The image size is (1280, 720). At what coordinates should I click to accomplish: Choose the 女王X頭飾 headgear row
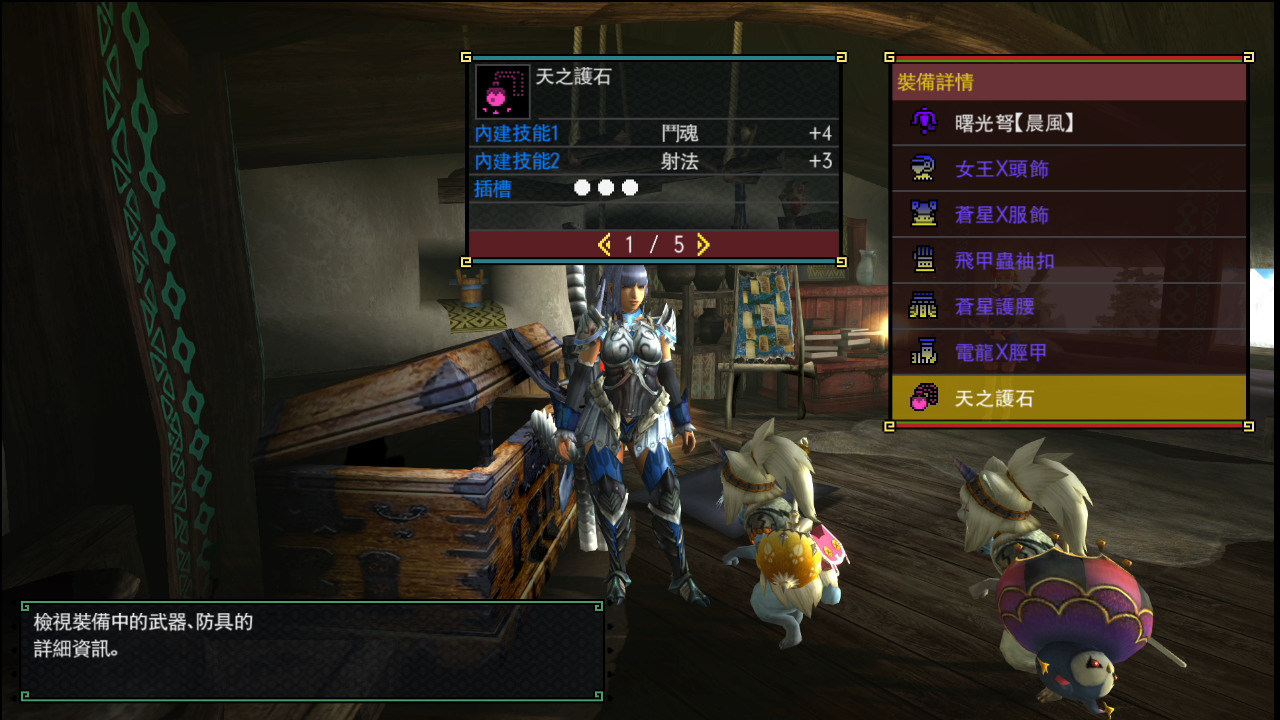point(1068,169)
